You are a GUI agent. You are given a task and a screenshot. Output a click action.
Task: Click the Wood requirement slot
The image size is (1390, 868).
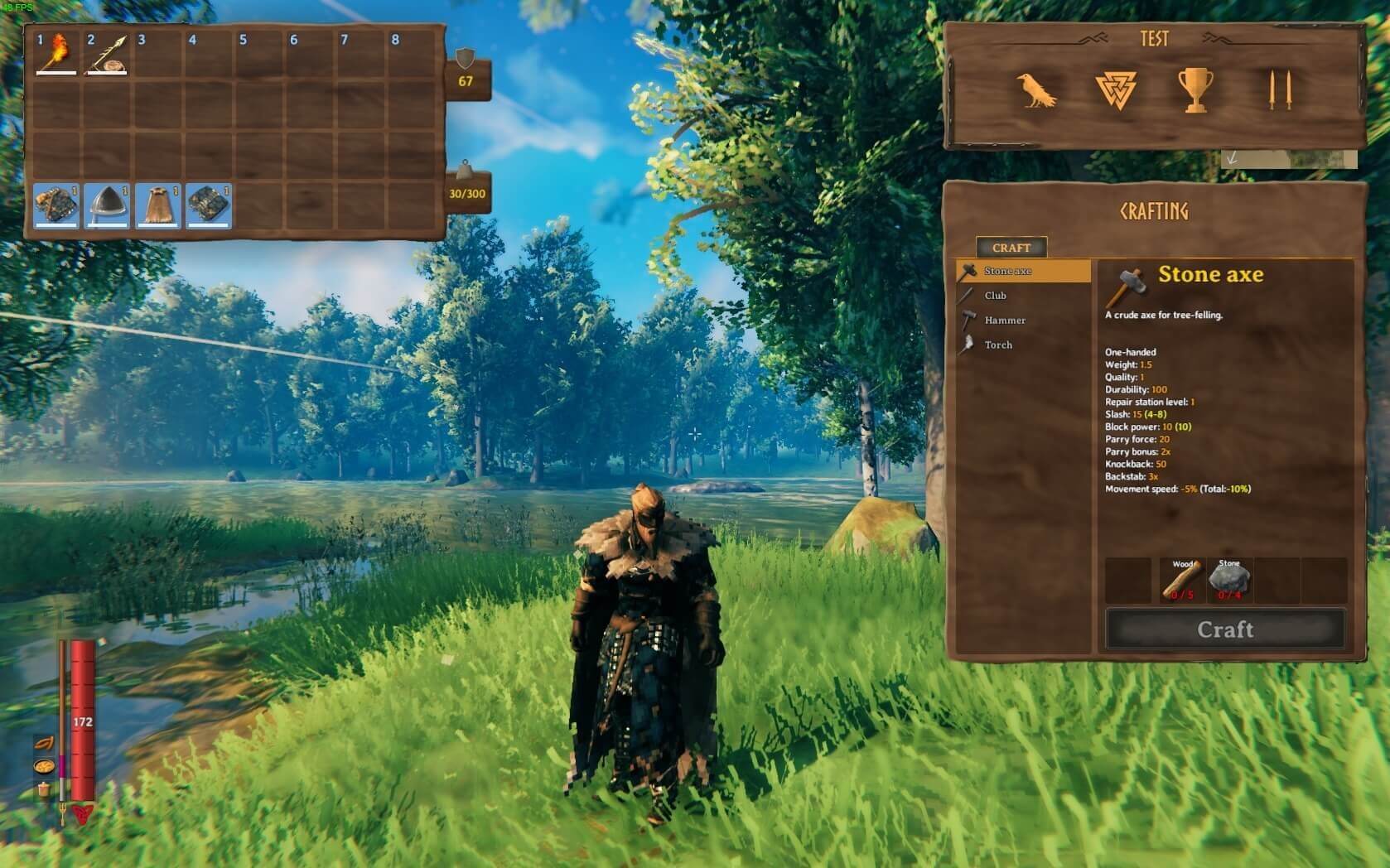click(x=1180, y=580)
